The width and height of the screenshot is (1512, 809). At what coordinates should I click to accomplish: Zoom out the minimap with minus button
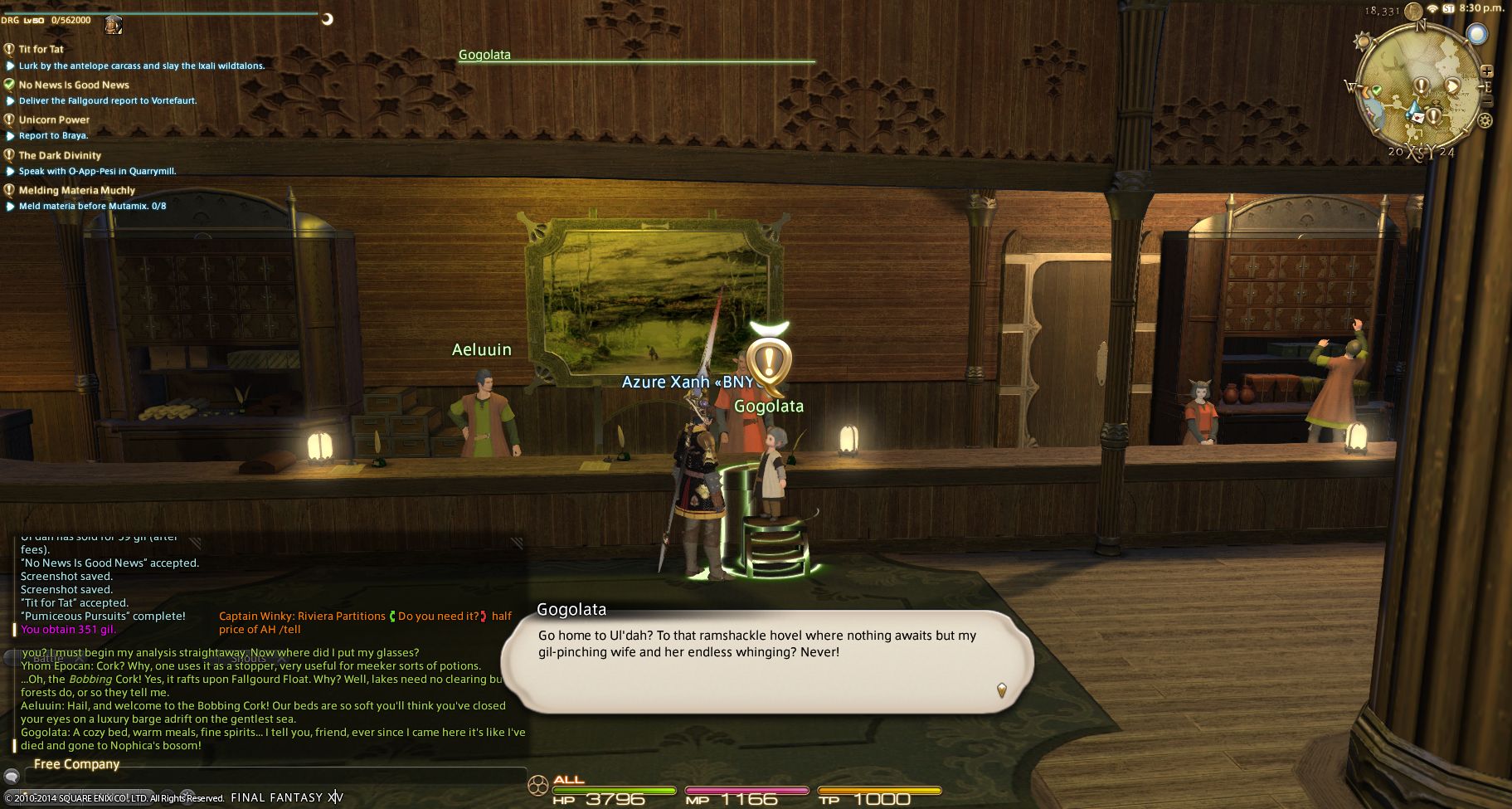(1487, 100)
